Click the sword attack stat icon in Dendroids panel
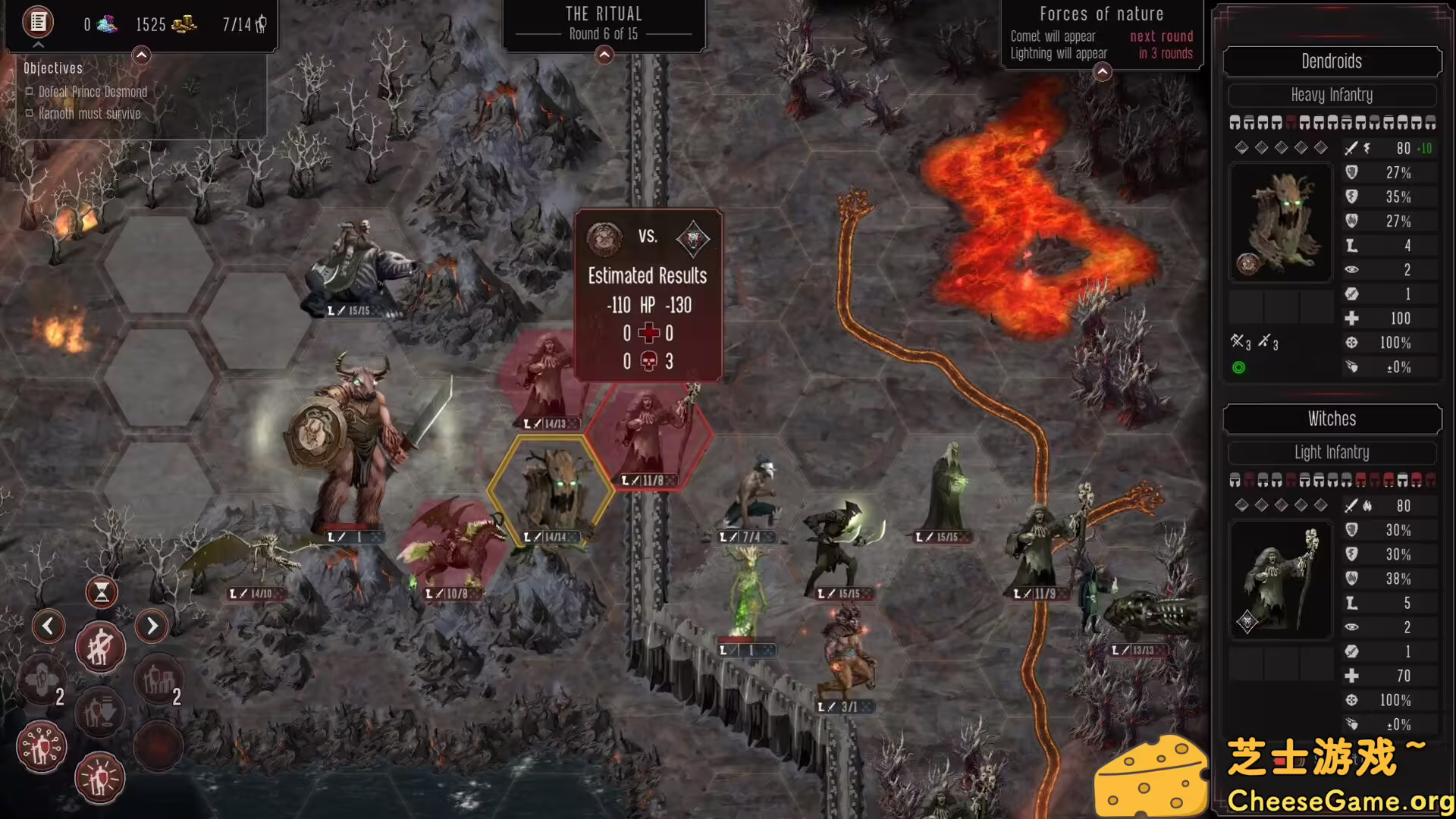 (1351, 149)
